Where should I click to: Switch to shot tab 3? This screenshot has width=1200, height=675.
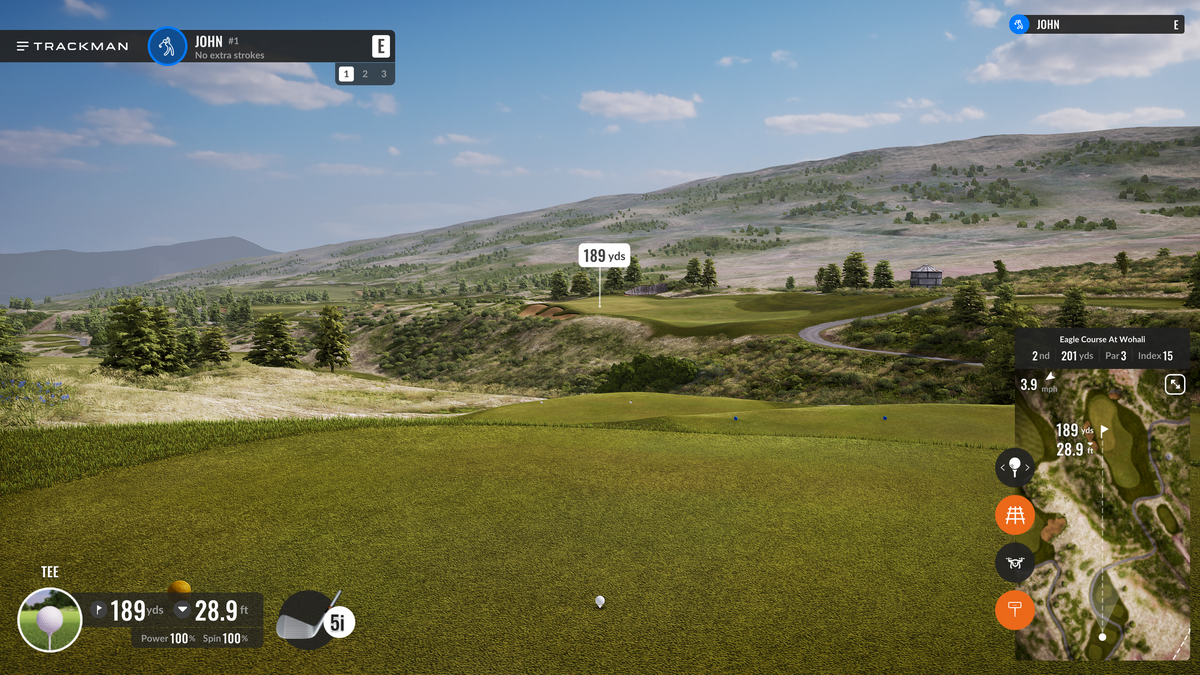[383, 74]
